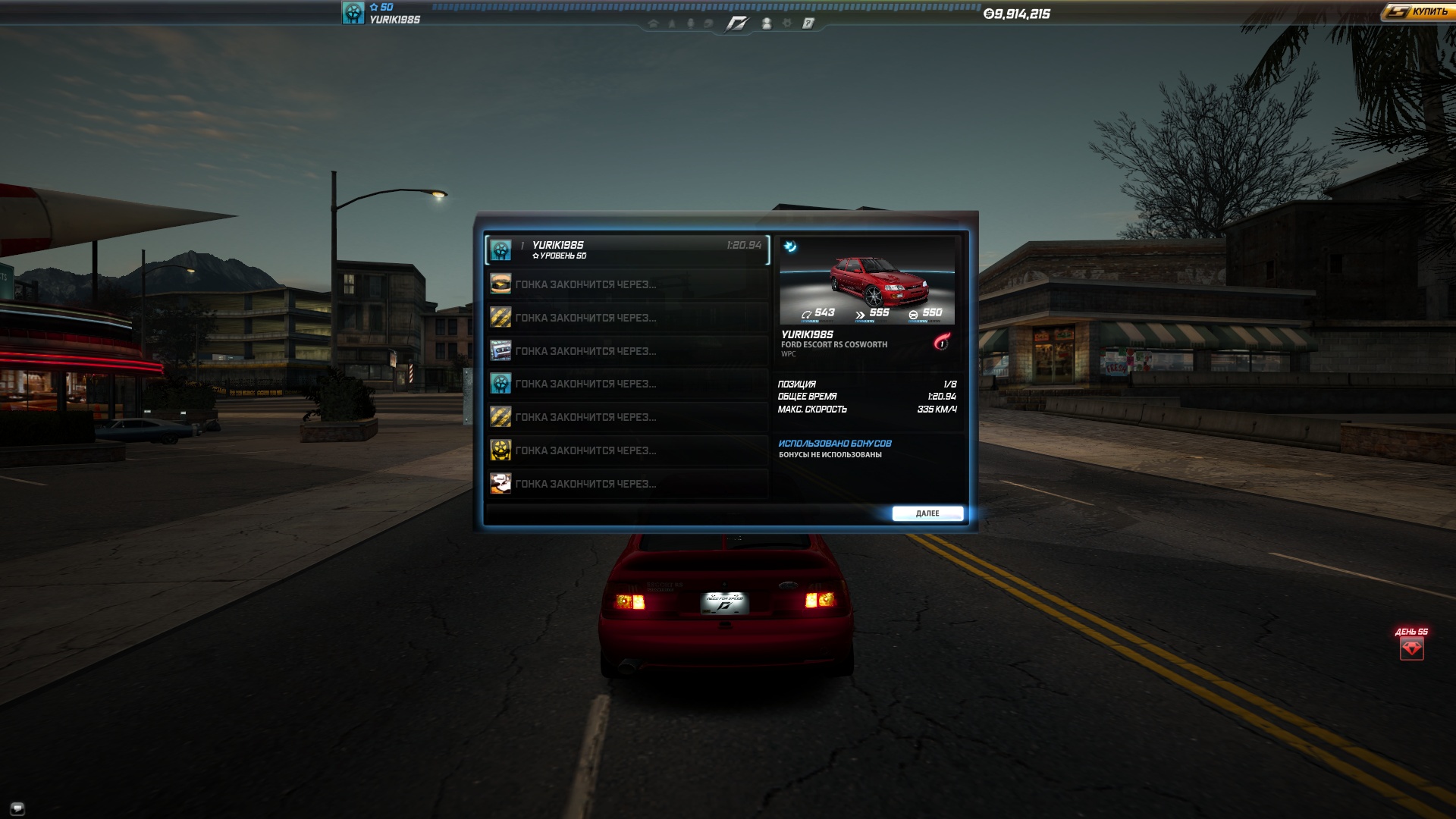Open the gear settings icon in top bar
1456x819 pixels.
(787, 24)
